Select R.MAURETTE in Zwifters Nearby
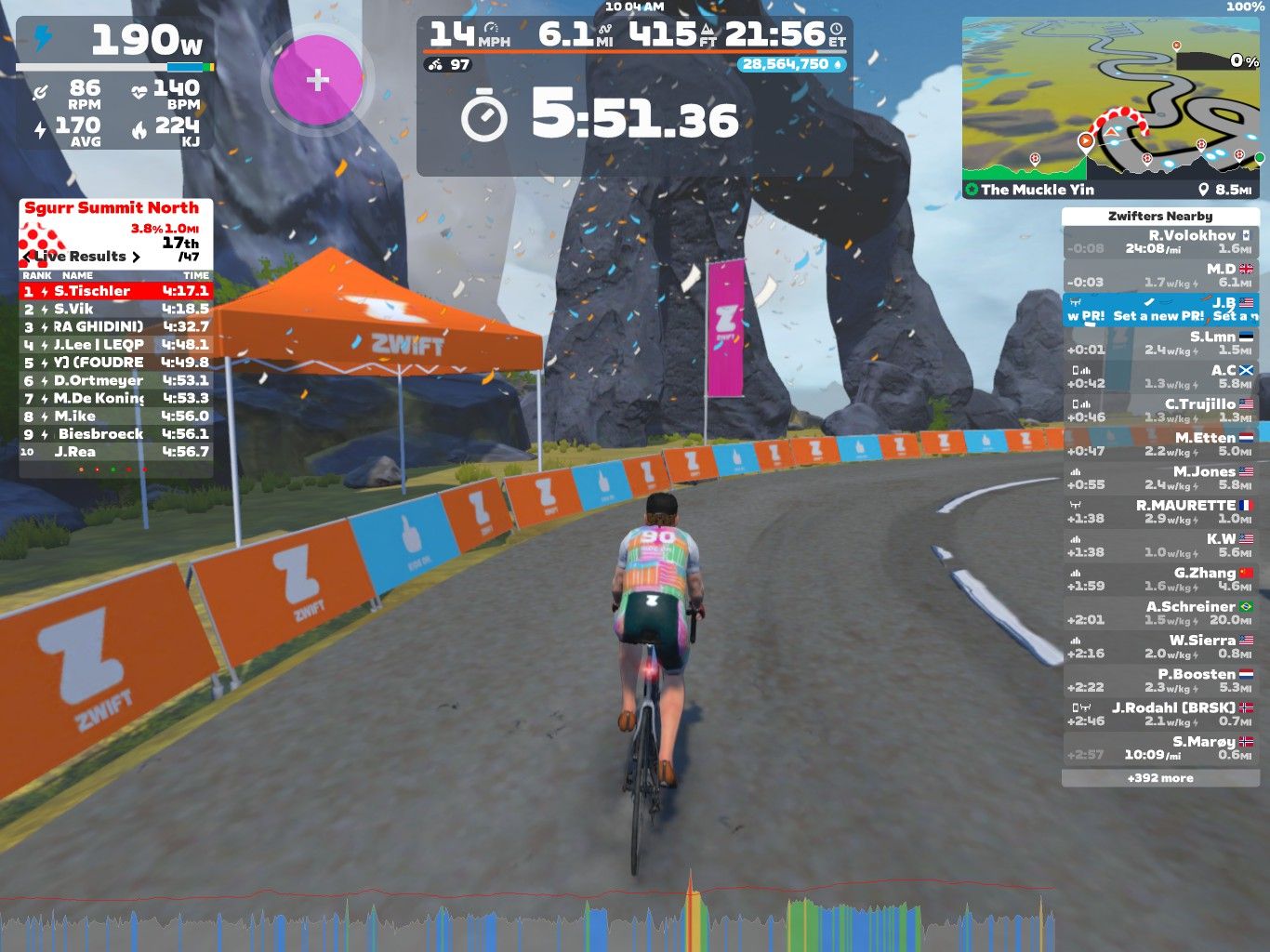 coord(1160,512)
